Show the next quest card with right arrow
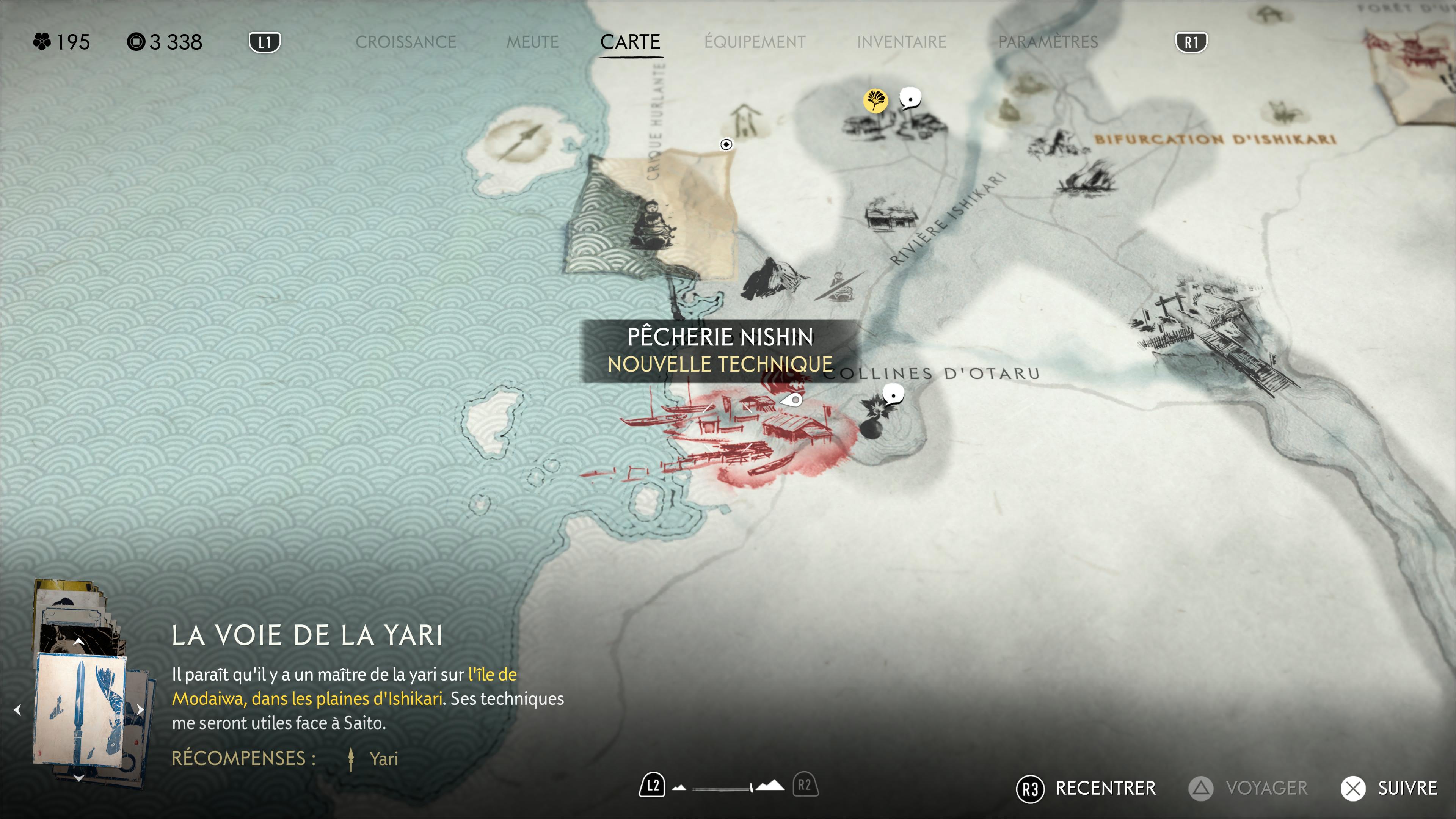 pyautogui.click(x=140, y=709)
